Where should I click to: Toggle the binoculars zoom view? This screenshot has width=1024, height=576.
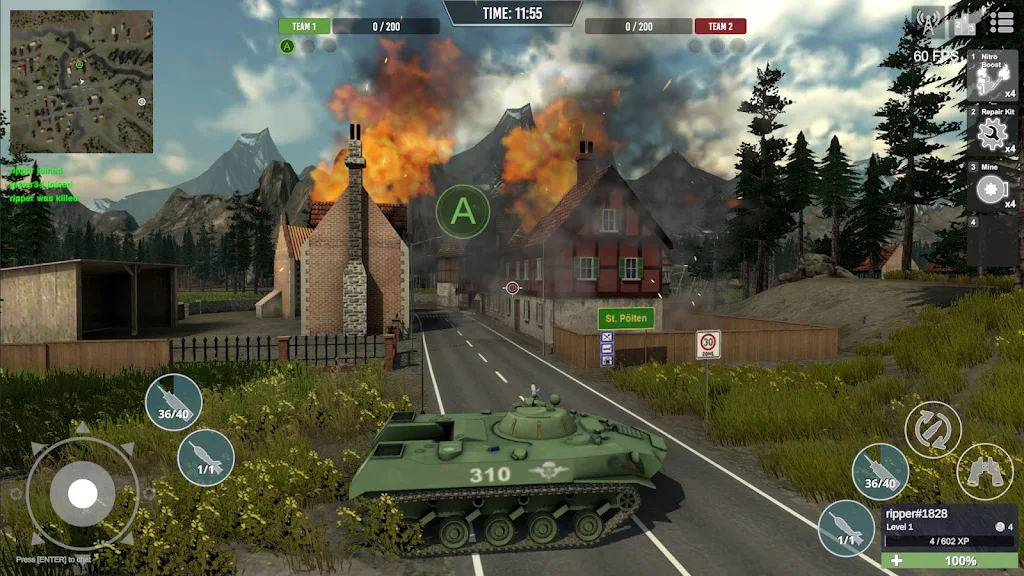(x=984, y=471)
